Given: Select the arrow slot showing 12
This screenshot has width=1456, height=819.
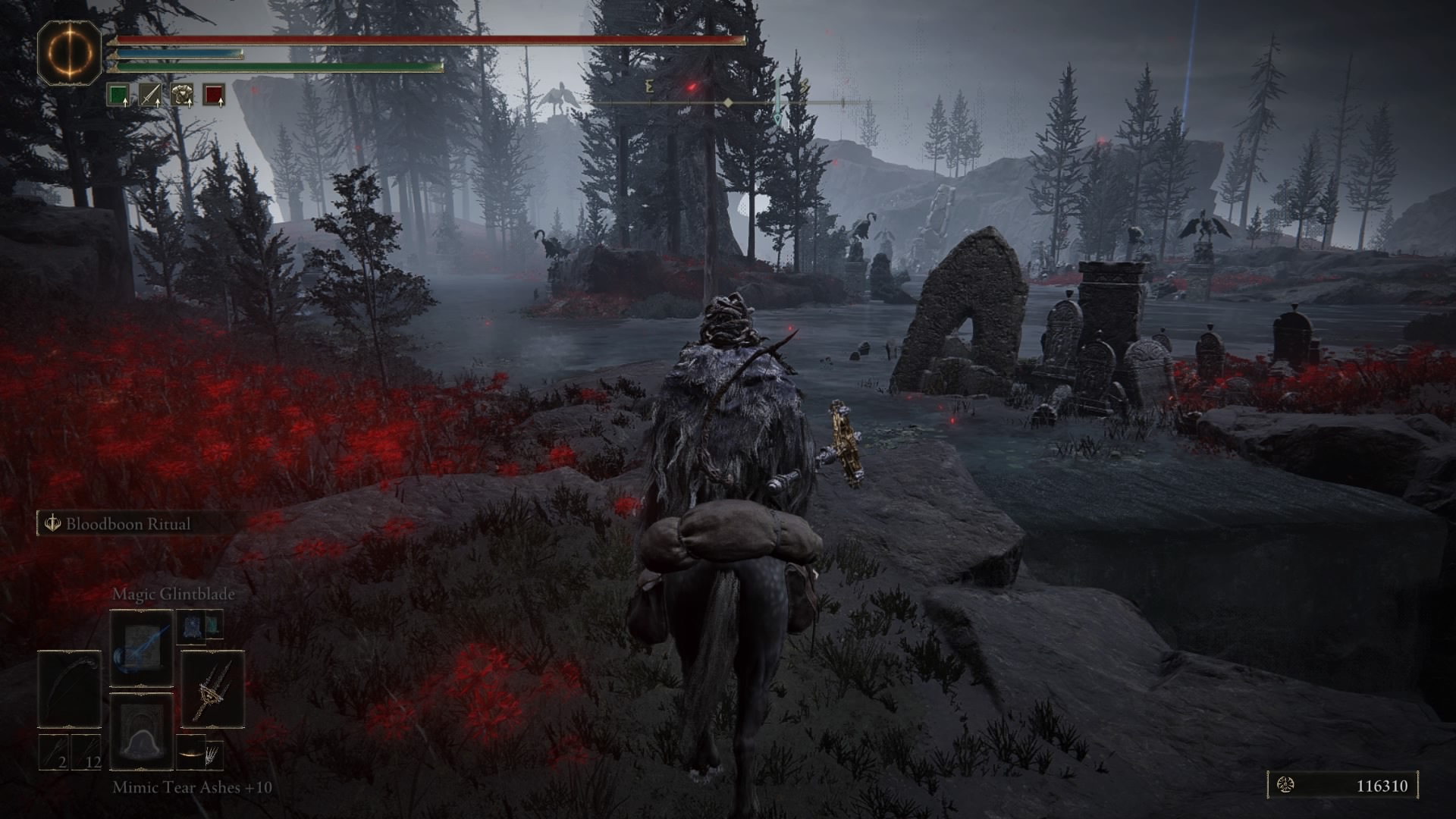Looking at the screenshot, I should coord(86,752).
